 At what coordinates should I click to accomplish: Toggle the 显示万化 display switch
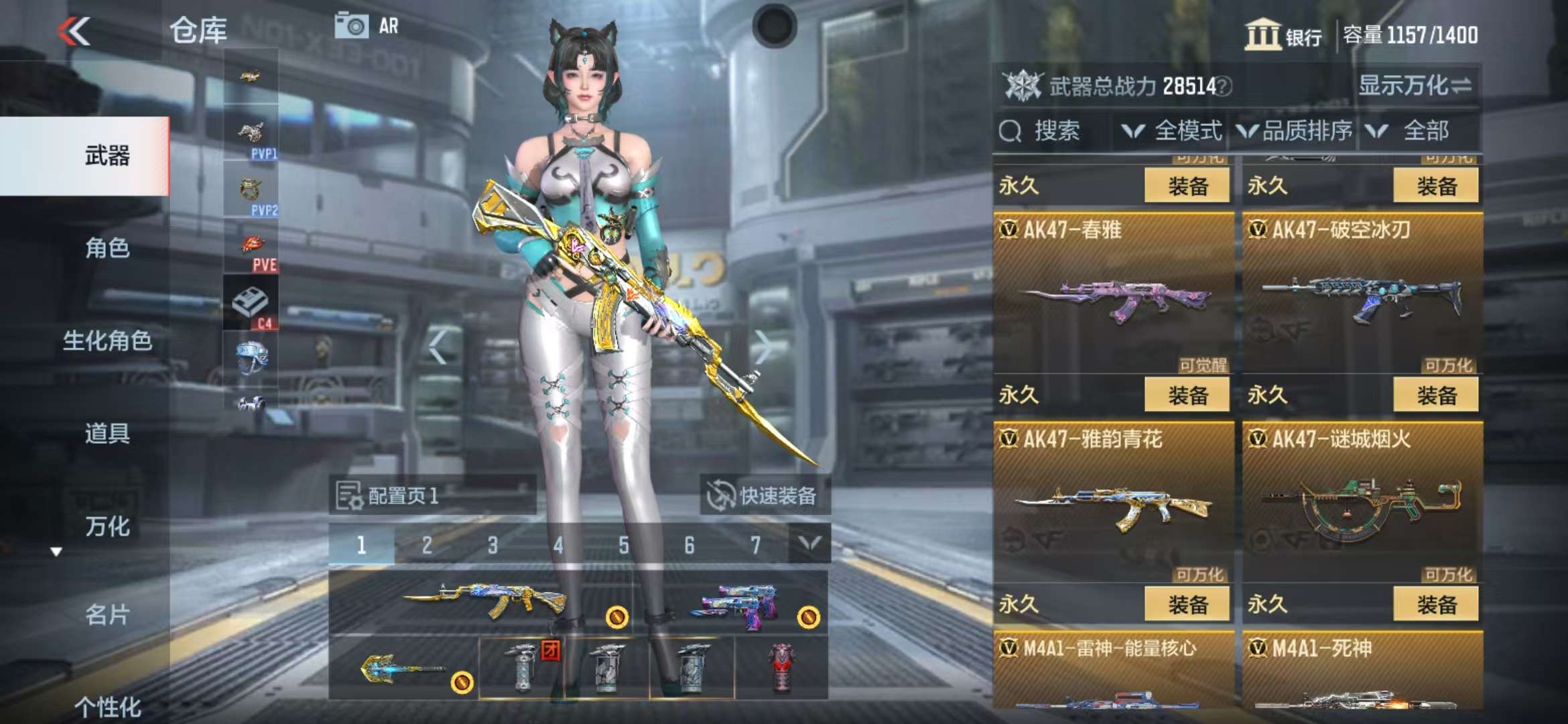1414,86
